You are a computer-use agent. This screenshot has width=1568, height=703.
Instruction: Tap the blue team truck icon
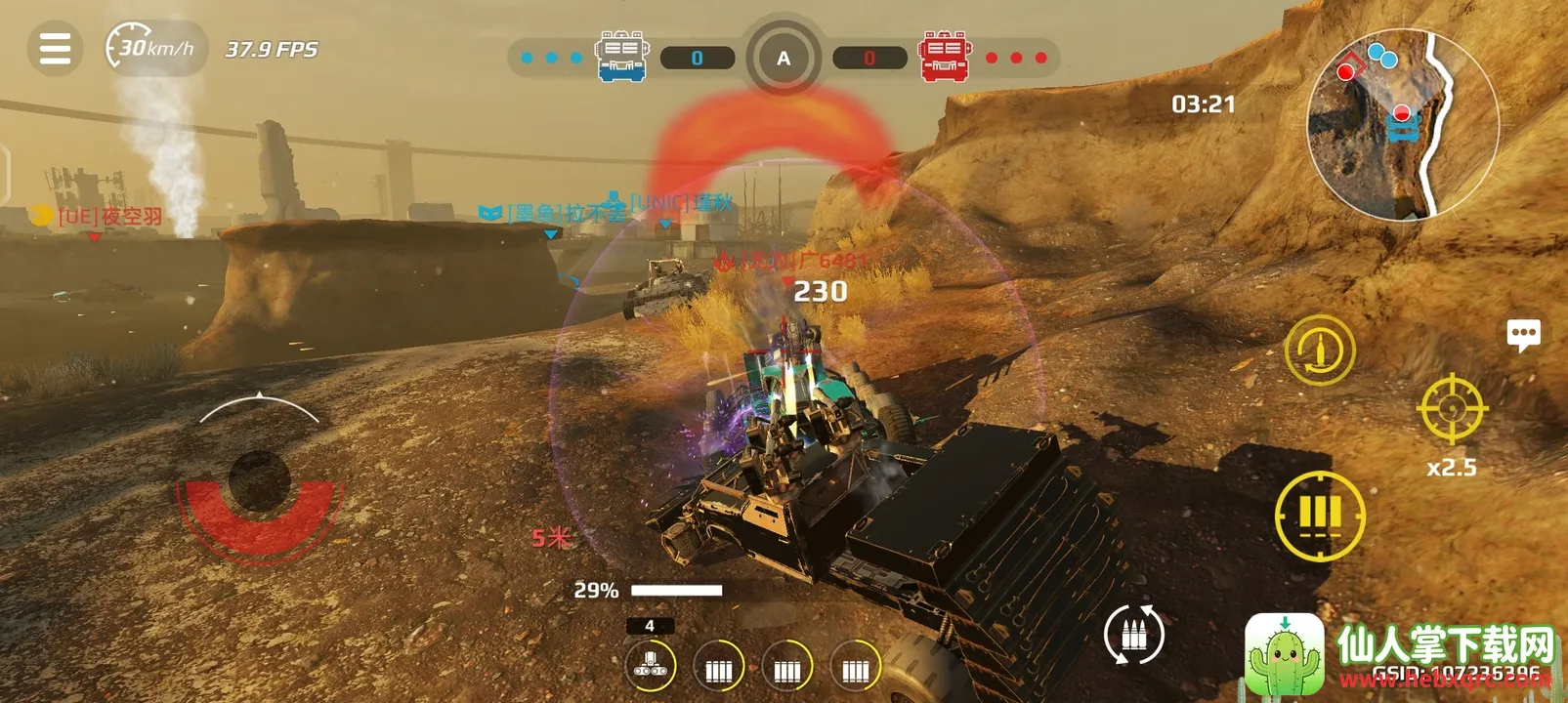621,57
